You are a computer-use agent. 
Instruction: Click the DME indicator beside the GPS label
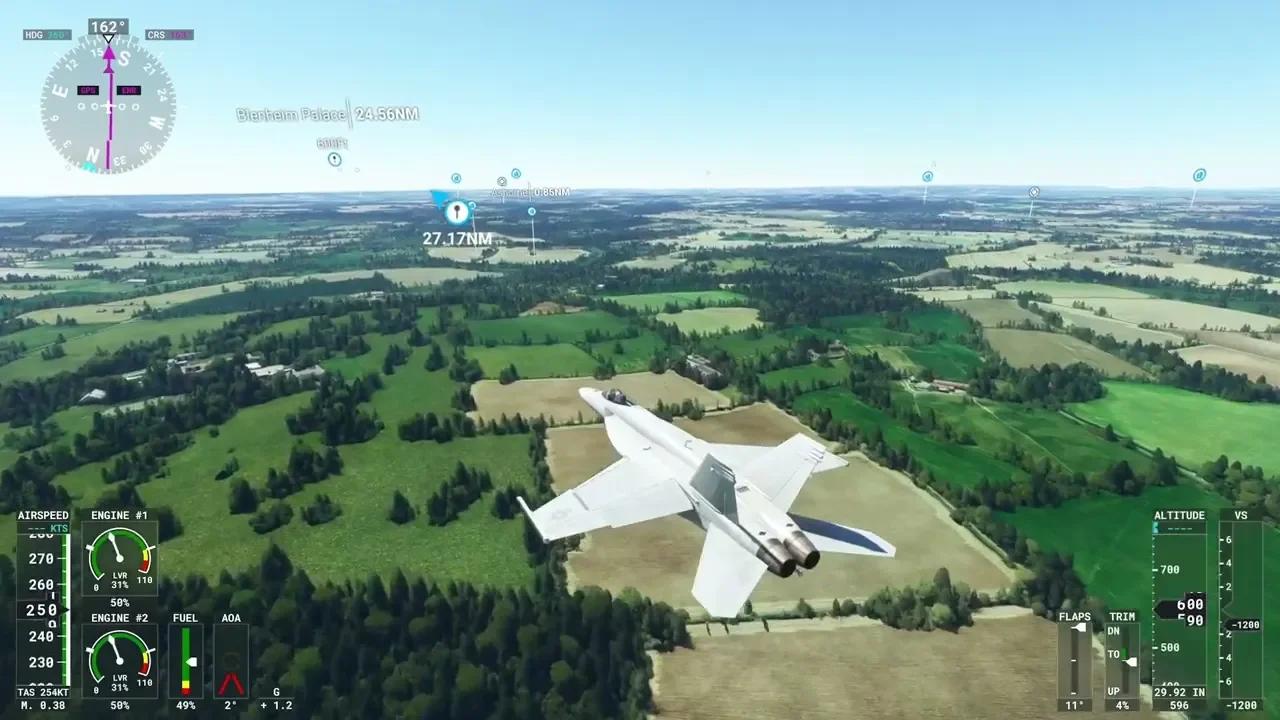(x=131, y=89)
